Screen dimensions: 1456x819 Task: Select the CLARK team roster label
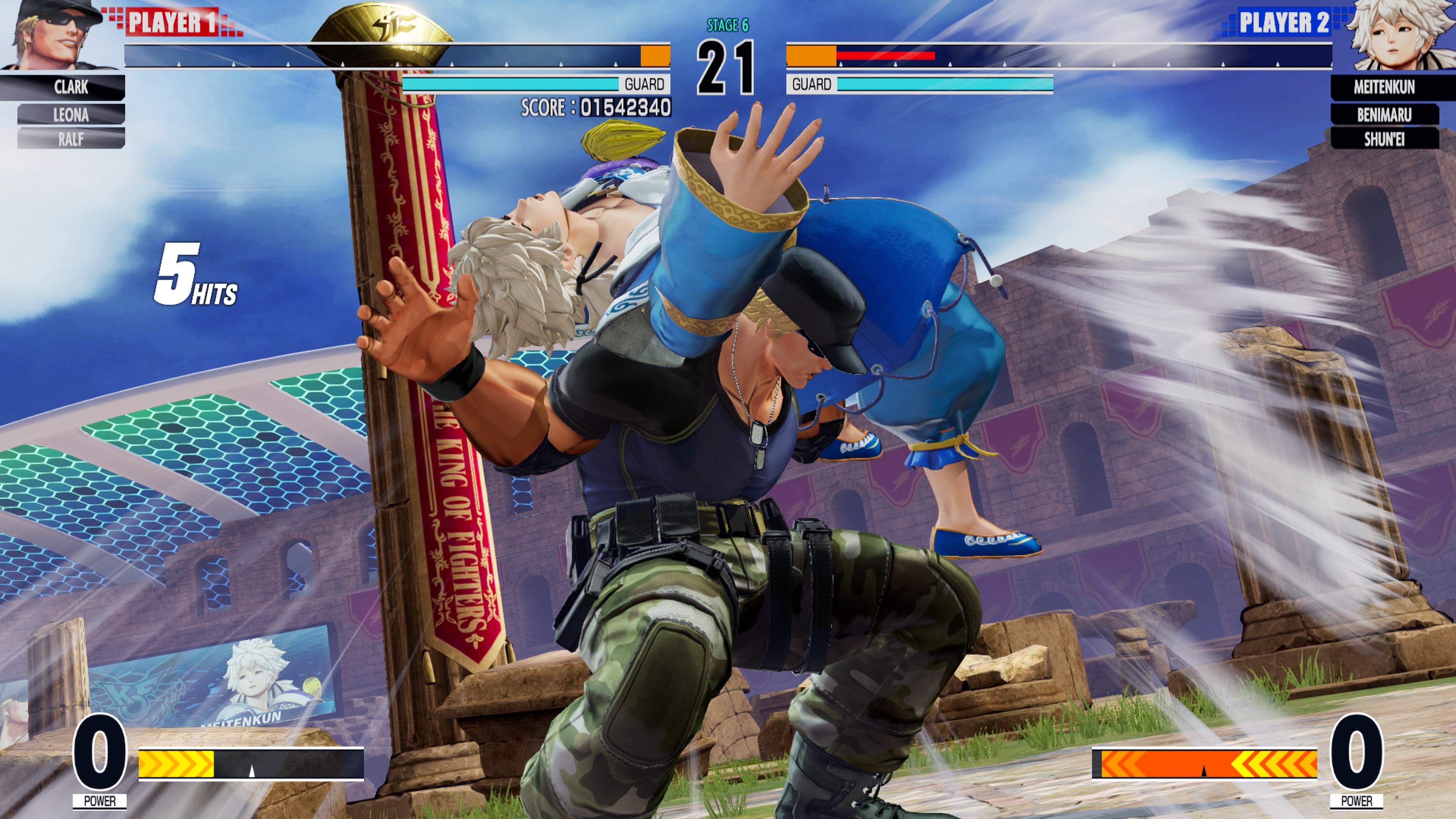[x=71, y=87]
